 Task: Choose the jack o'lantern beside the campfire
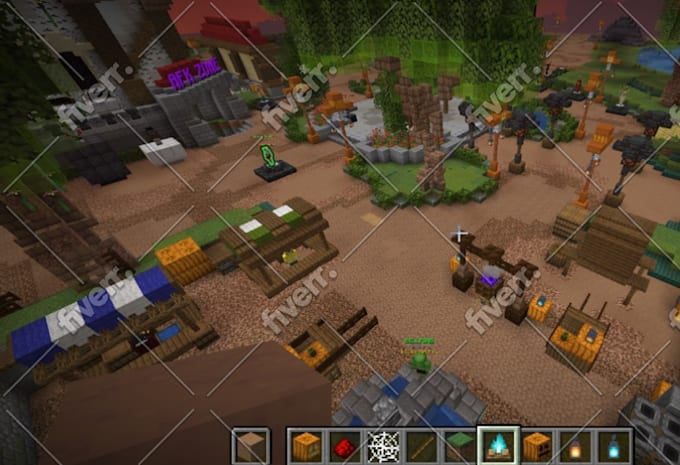[x=537, y=446]
